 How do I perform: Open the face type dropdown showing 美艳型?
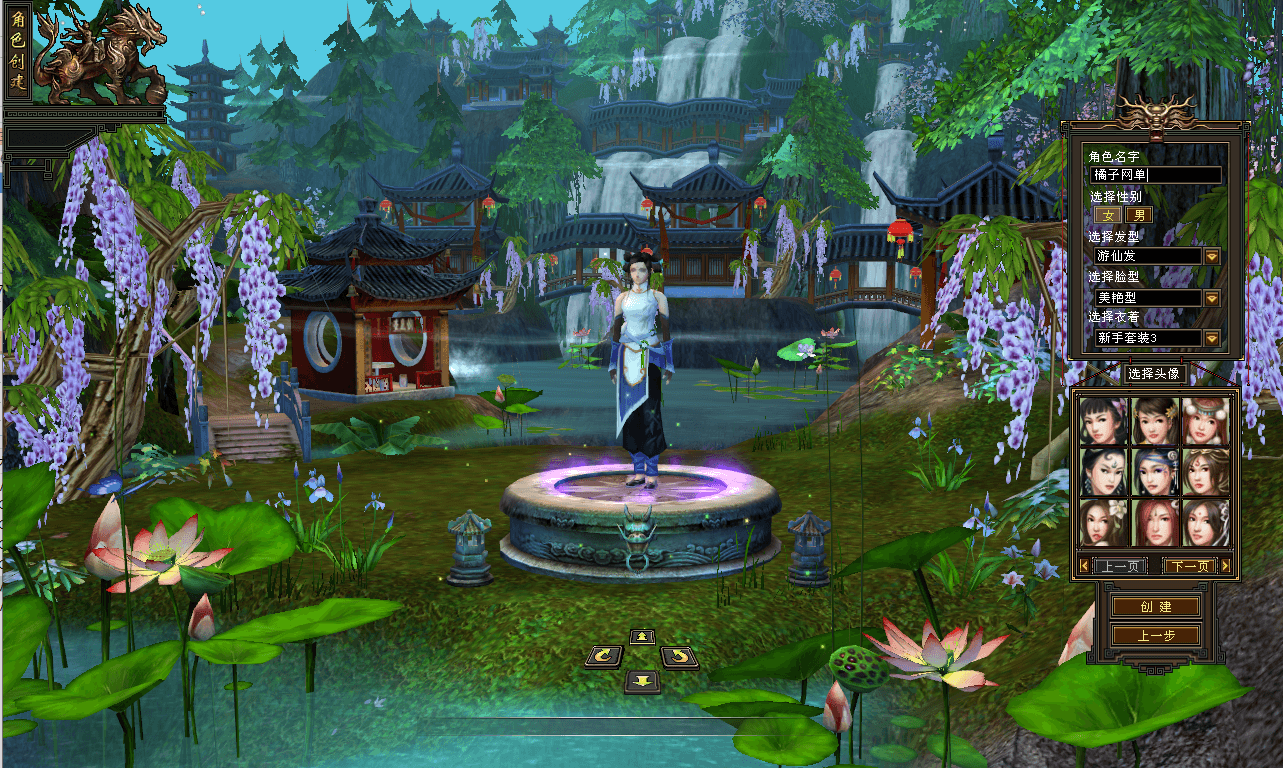pyautogui.click(x=1212, y=298)
